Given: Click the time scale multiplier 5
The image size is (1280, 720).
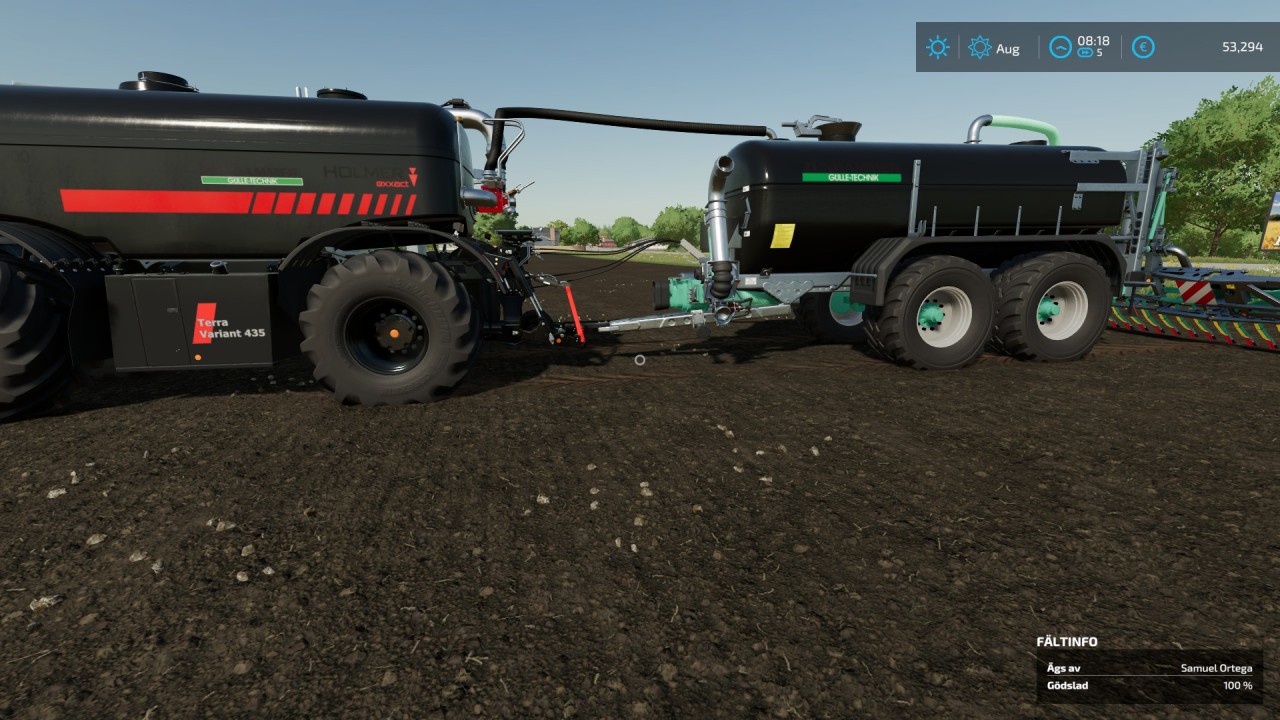Looking at the screenshot, I should [x=1100, y=52].
